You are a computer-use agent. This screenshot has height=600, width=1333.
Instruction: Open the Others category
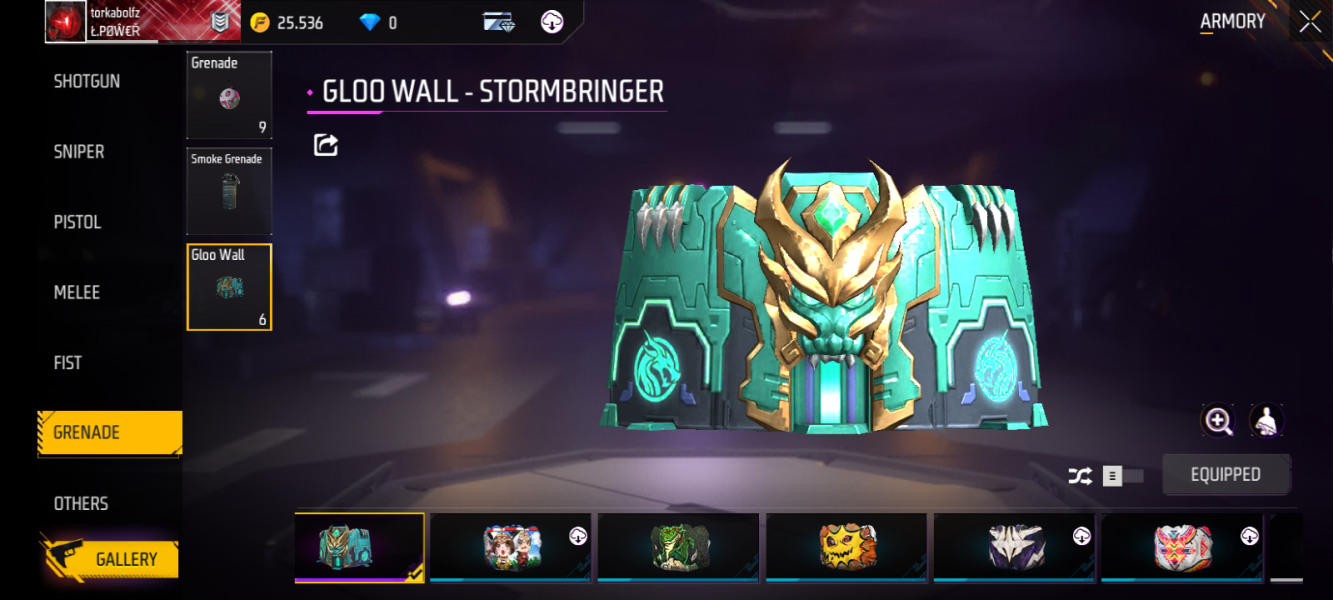coord(81,504)
